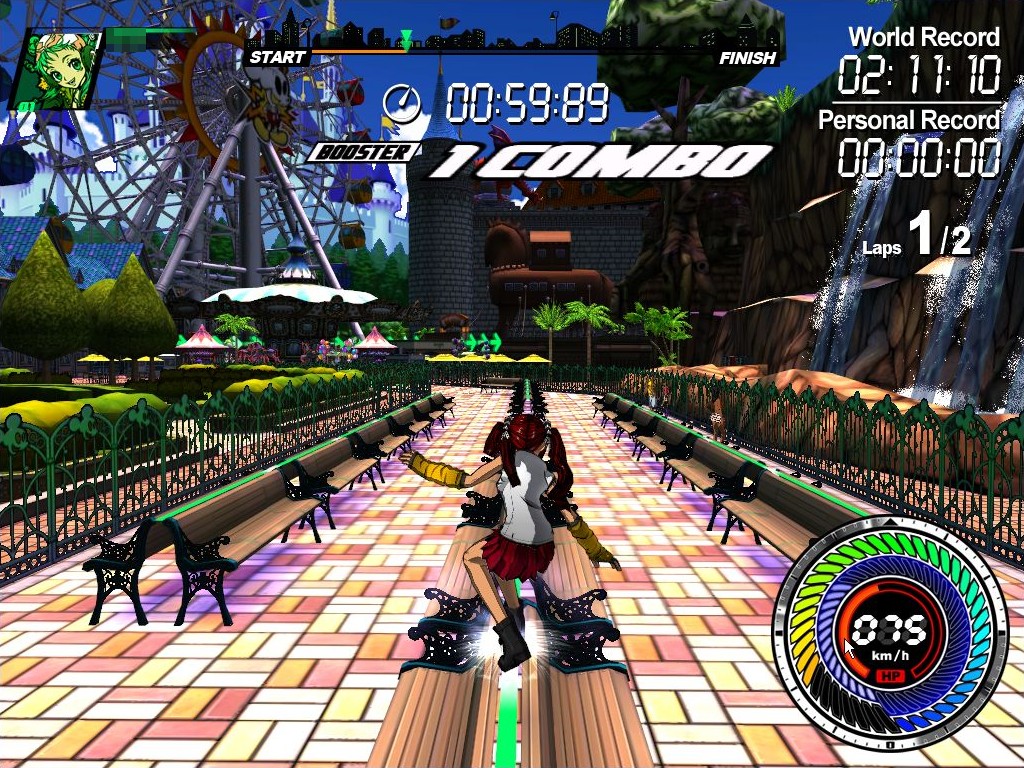Click the green-haired character portrait
This screenshot has width=1024, height=768.
56,69
